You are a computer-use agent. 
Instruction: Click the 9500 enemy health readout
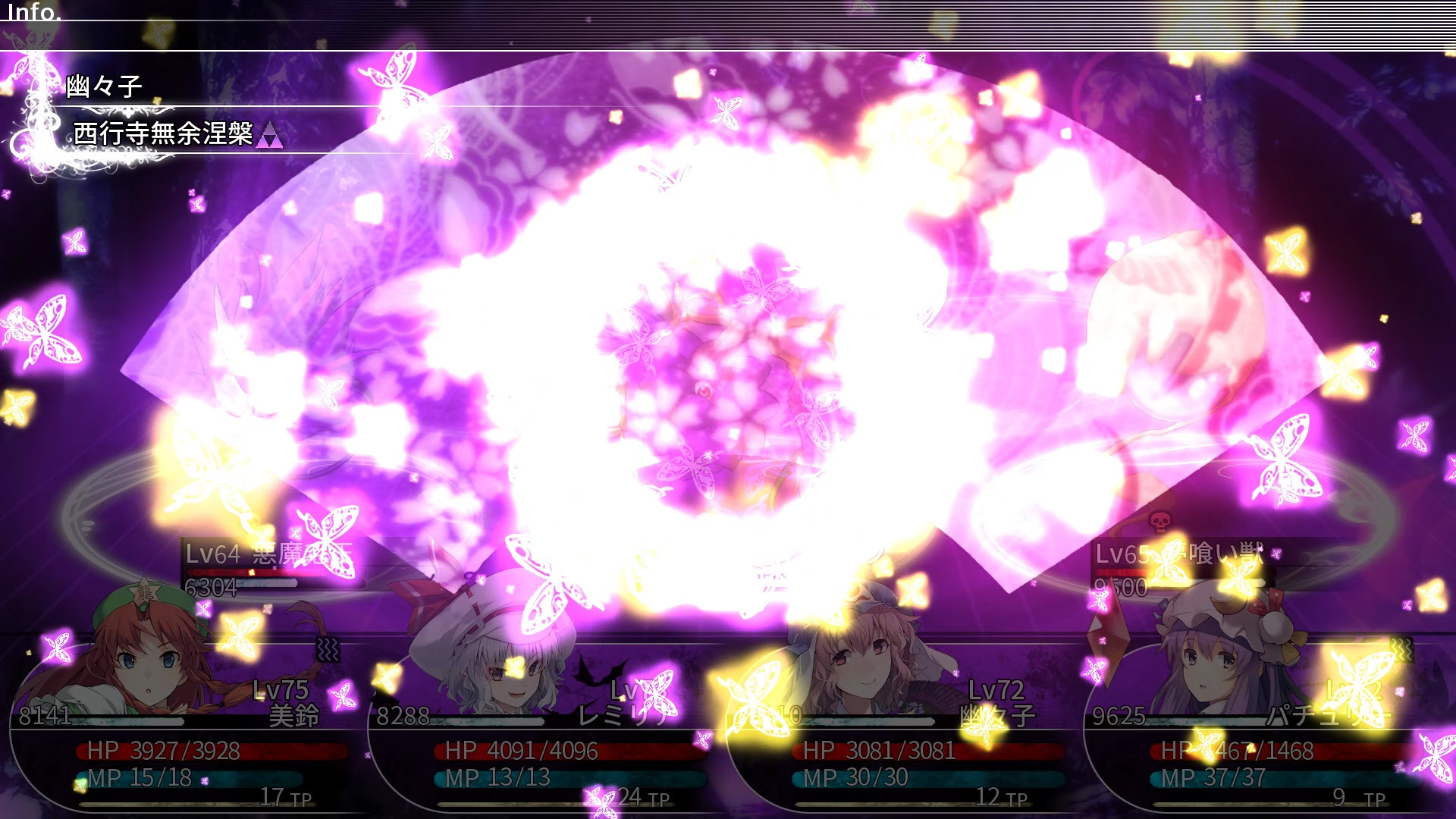pos(1120,585)
